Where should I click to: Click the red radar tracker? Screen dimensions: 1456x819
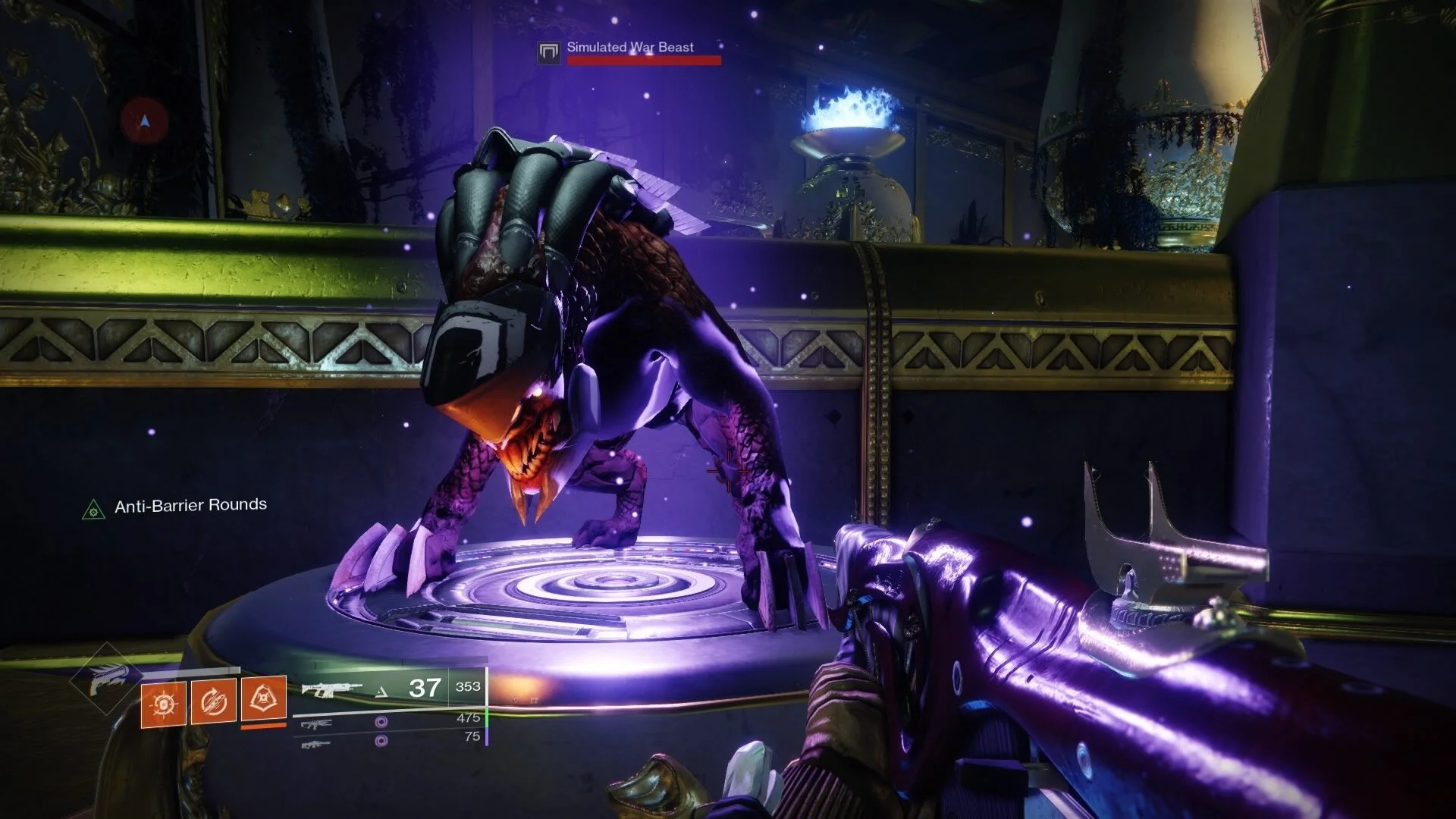(144, 121)
